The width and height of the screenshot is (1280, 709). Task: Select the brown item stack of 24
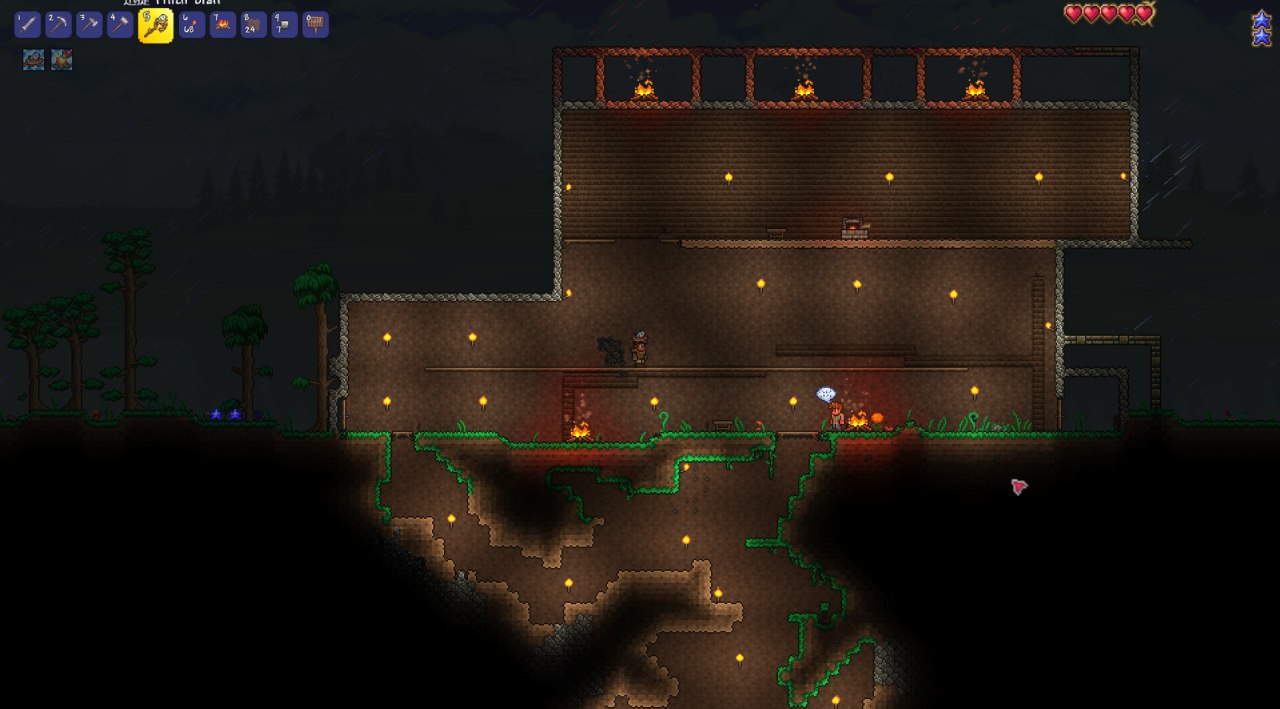254,25
